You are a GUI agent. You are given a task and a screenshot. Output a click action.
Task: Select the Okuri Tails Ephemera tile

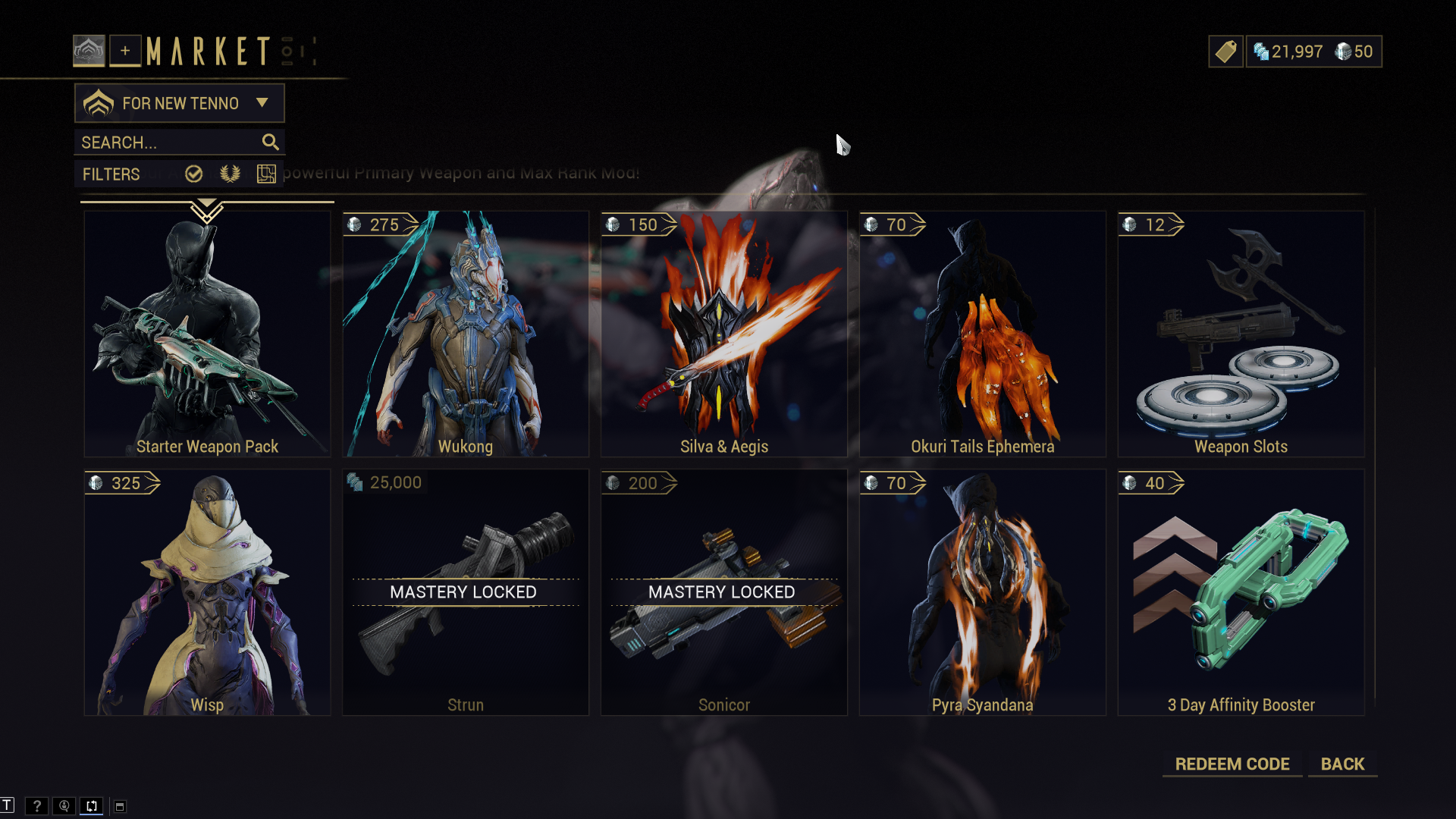point(982,334)
